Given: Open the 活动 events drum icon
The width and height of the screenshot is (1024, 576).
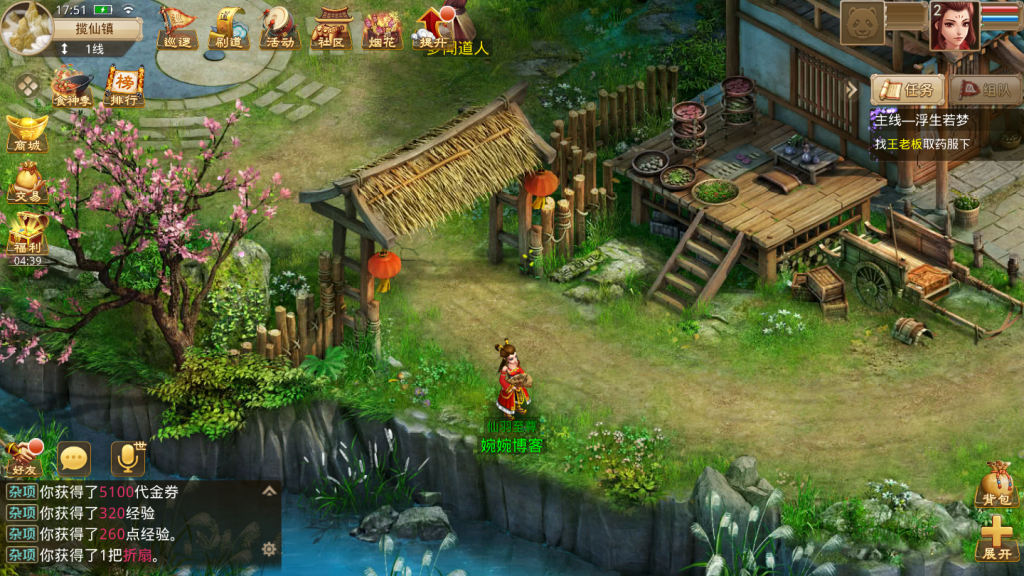Looking at the screenshot, I should pyautogui.click(x=279, y=27).
